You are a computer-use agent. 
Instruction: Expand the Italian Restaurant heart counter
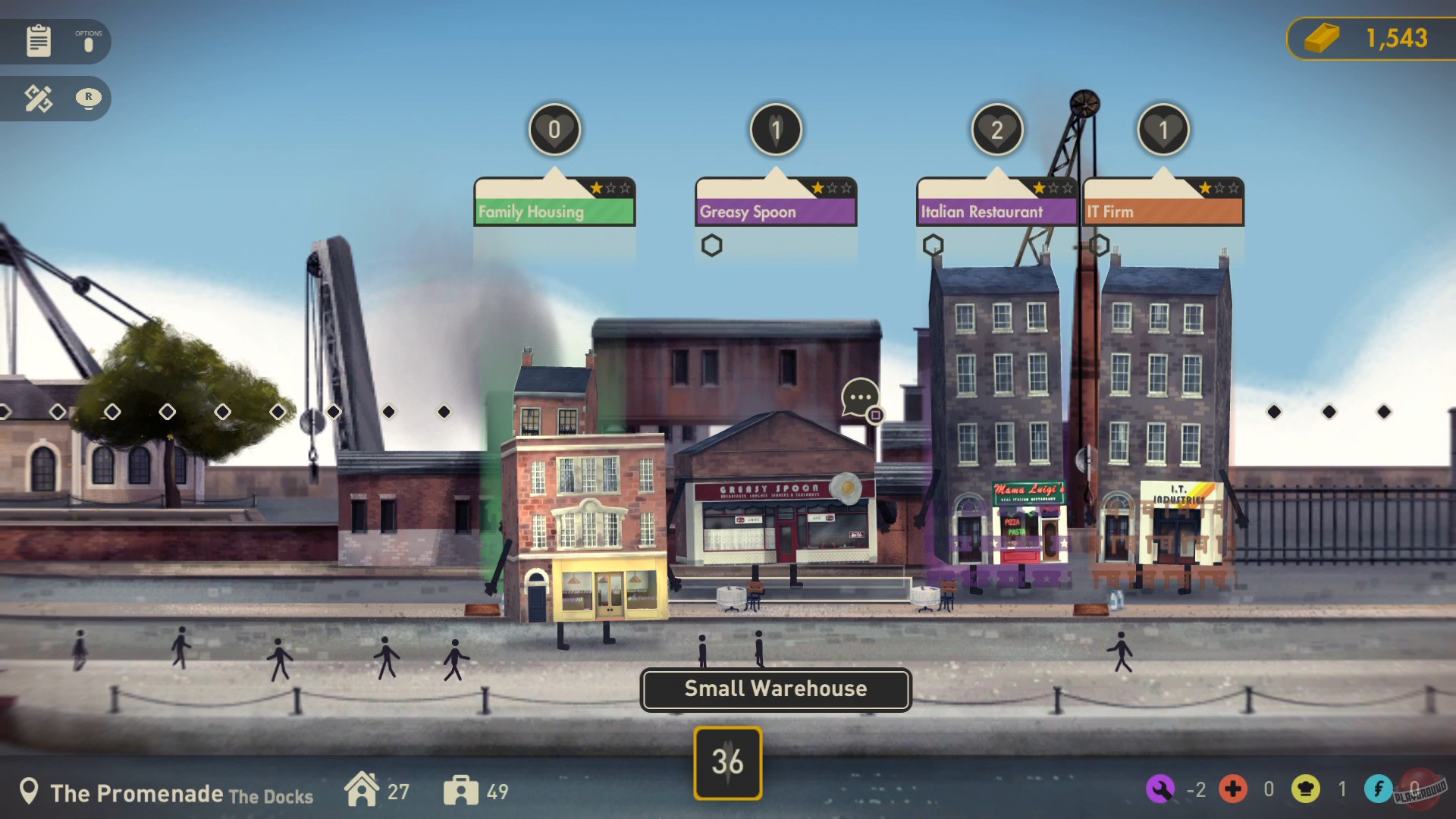(996, 129)
